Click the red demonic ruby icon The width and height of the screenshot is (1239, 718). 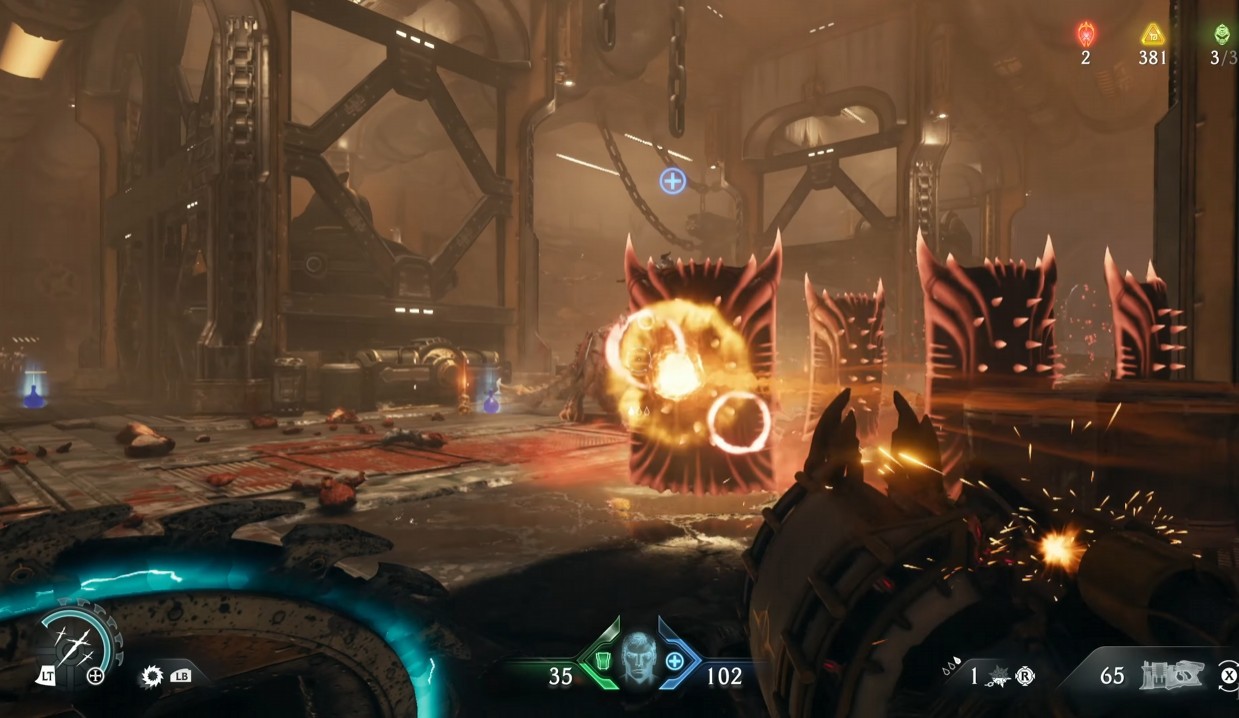1085,34
